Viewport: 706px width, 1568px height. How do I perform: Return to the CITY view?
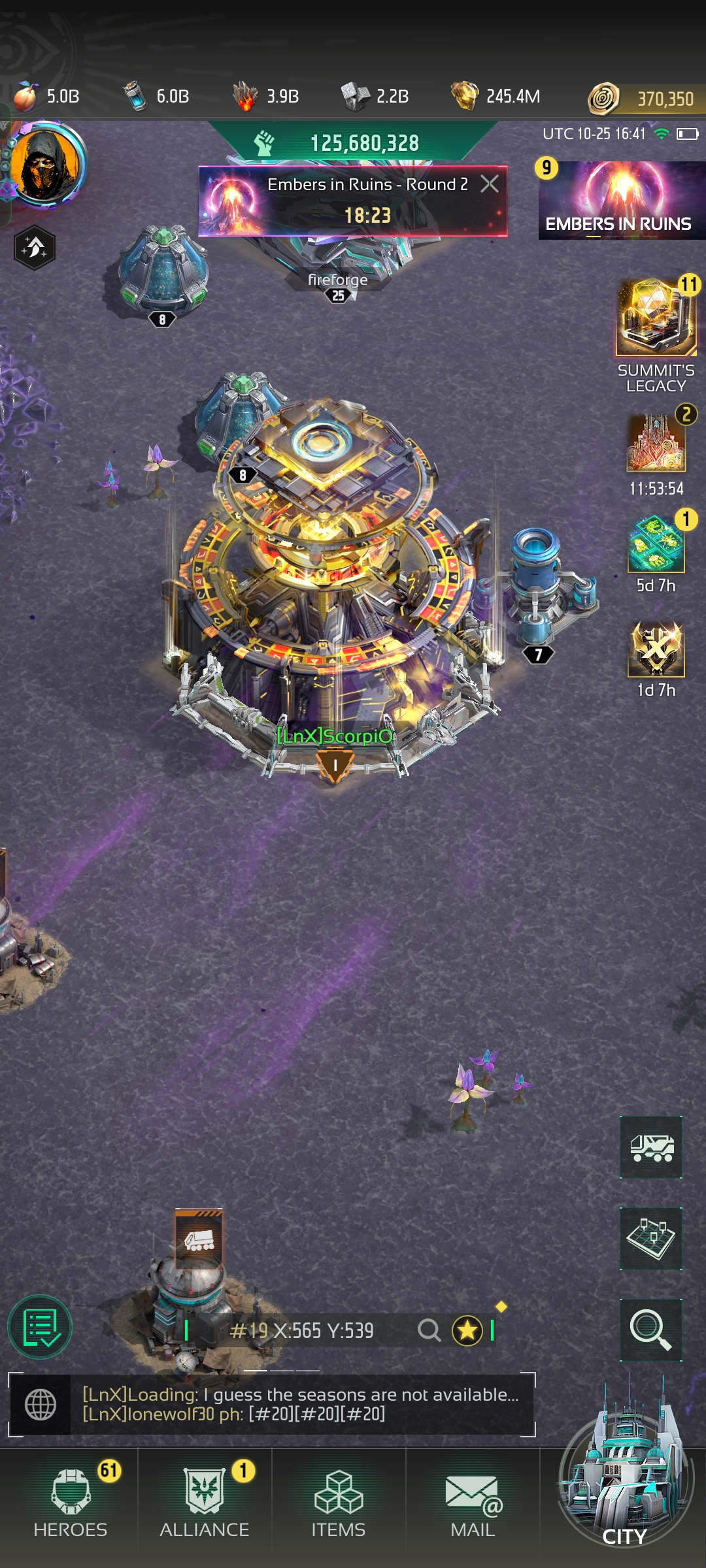[x=624, y=1503]
